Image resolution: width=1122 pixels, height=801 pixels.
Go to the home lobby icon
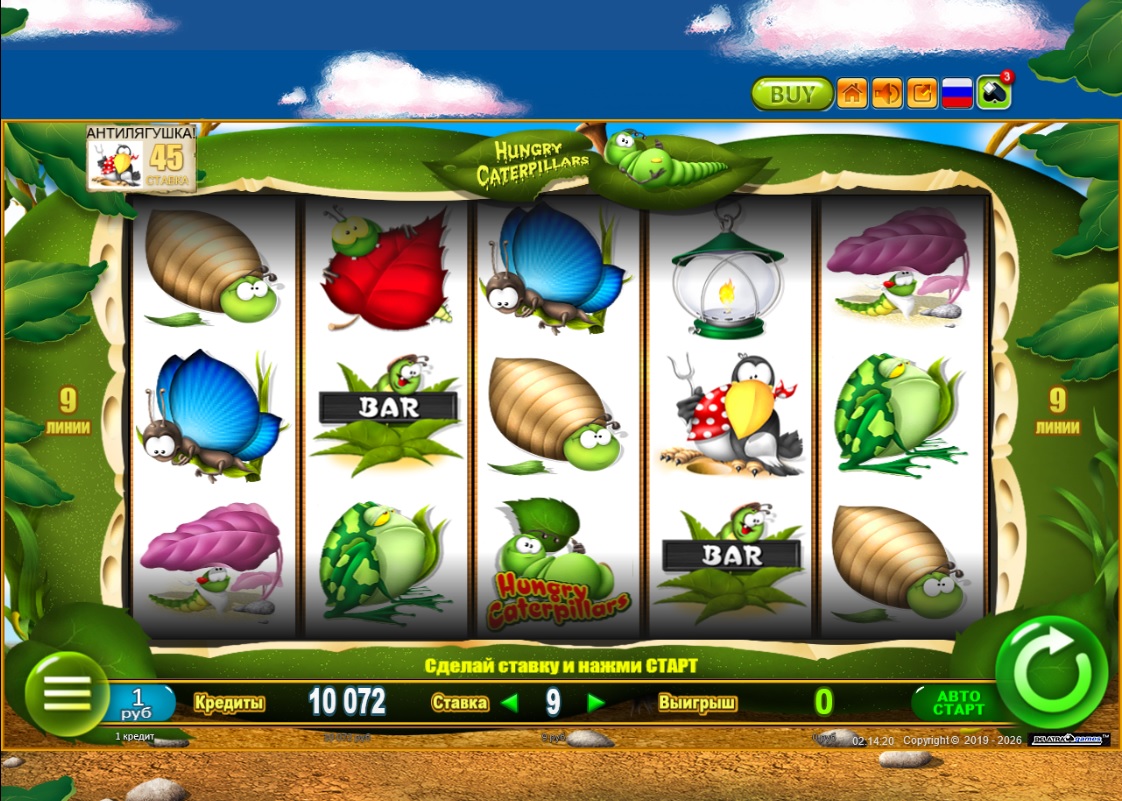tap(851, 94)
